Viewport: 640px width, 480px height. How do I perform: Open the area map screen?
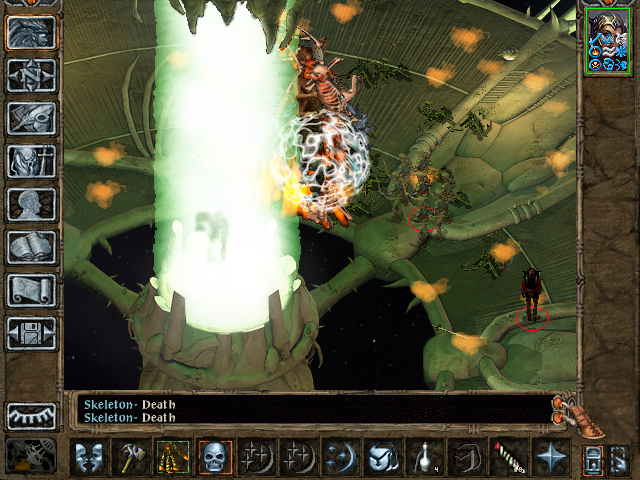[31, 75]
